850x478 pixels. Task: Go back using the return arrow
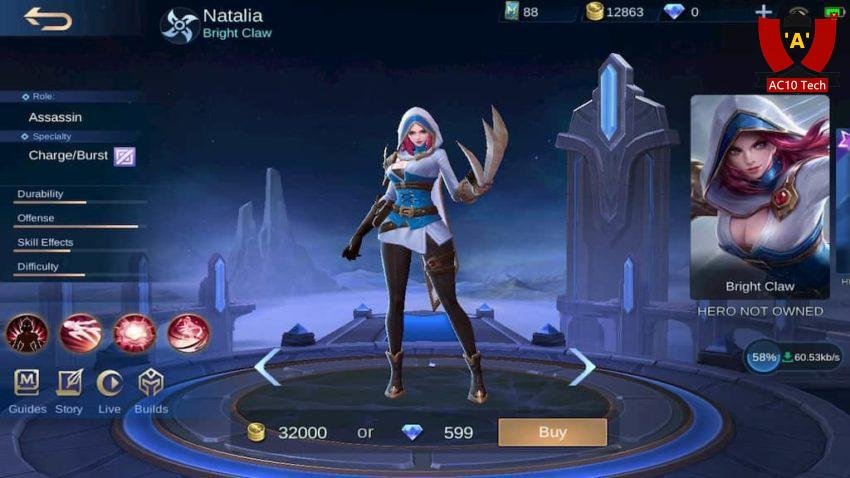[x=48, y=18]
